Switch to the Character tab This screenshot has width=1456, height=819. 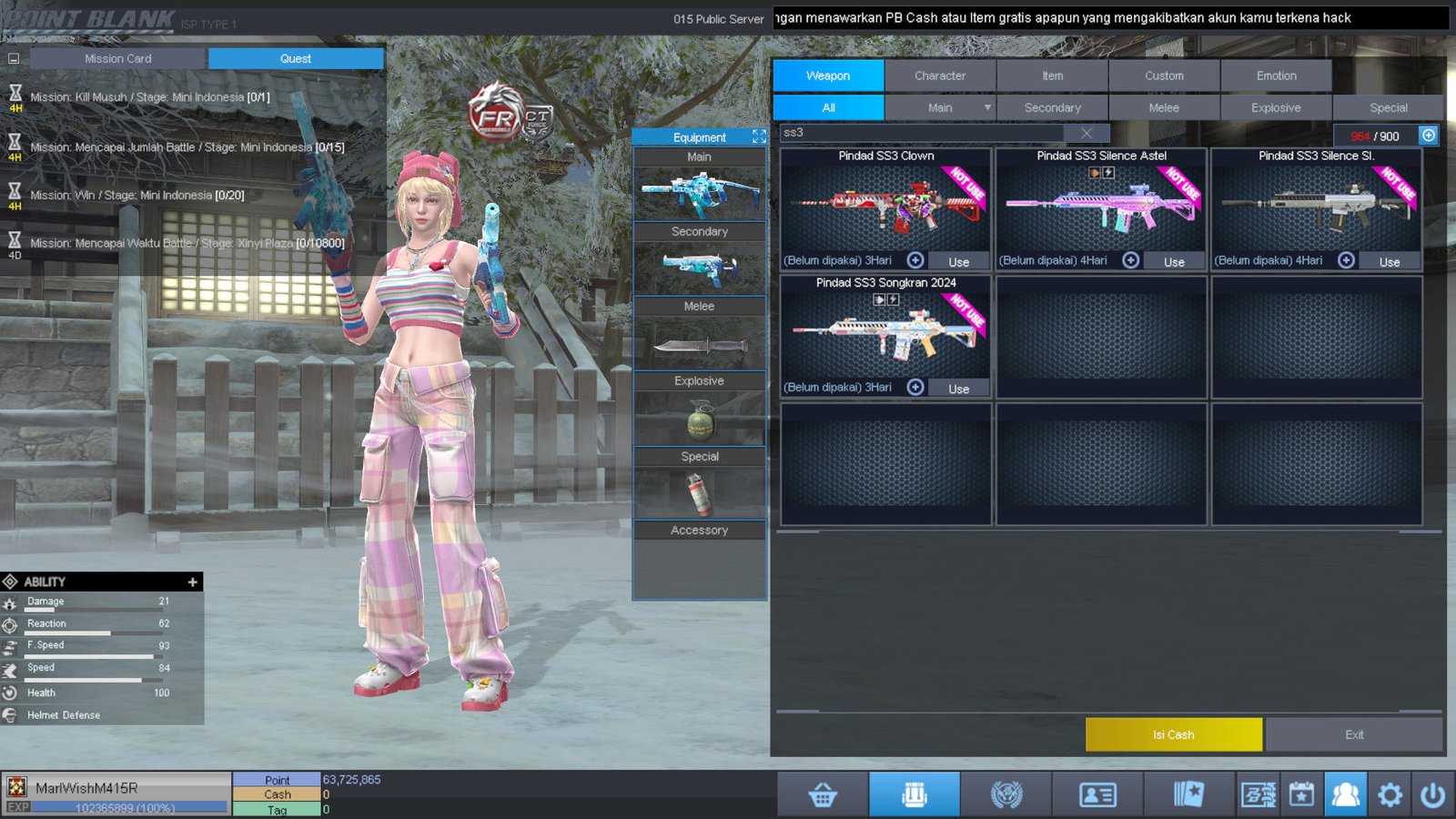click(940, 76)
